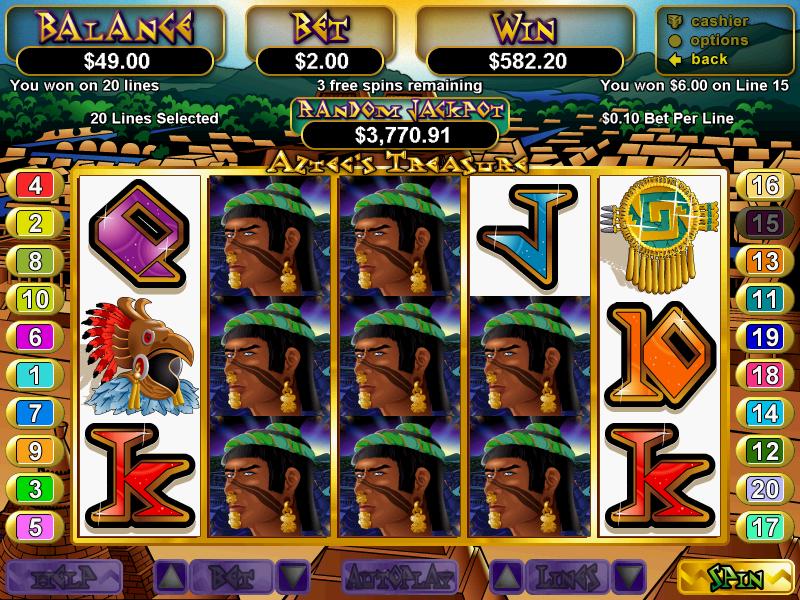Open the Help screen
Viewport: 800px width, 600px height.
click(x=64, y=577)
